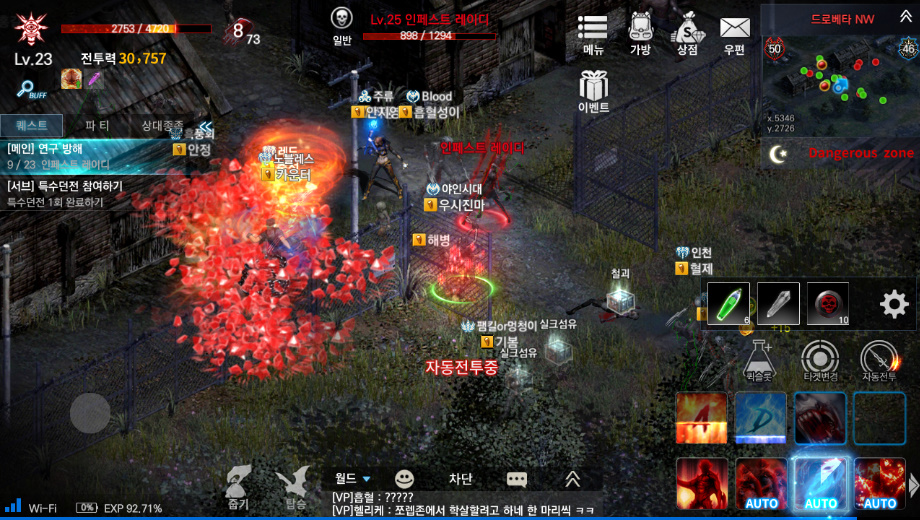
Task: Open the BUFF magnifier icon
Action: click(31, 89)
